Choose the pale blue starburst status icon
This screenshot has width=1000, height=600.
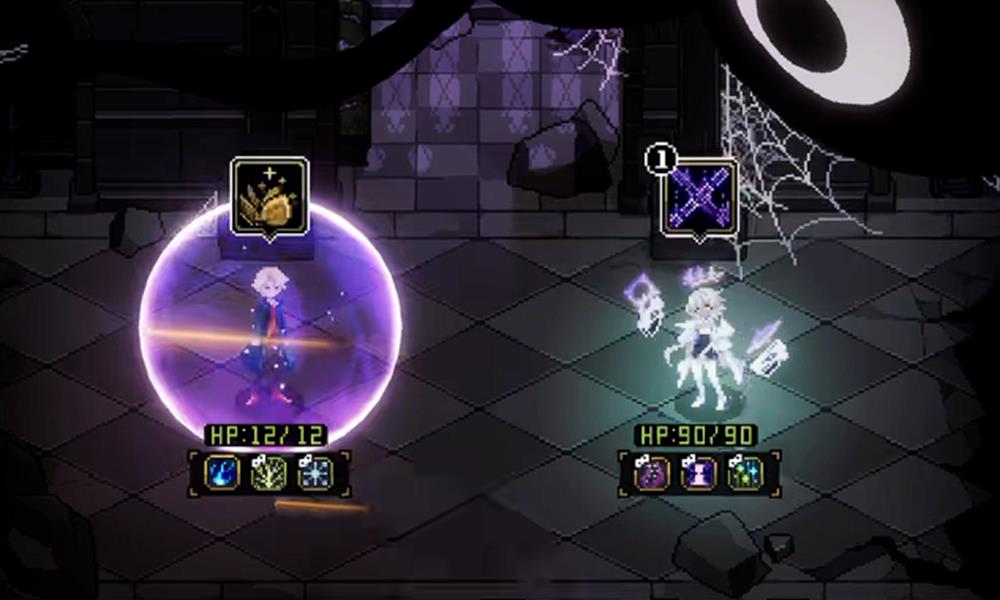click(315, 472)
